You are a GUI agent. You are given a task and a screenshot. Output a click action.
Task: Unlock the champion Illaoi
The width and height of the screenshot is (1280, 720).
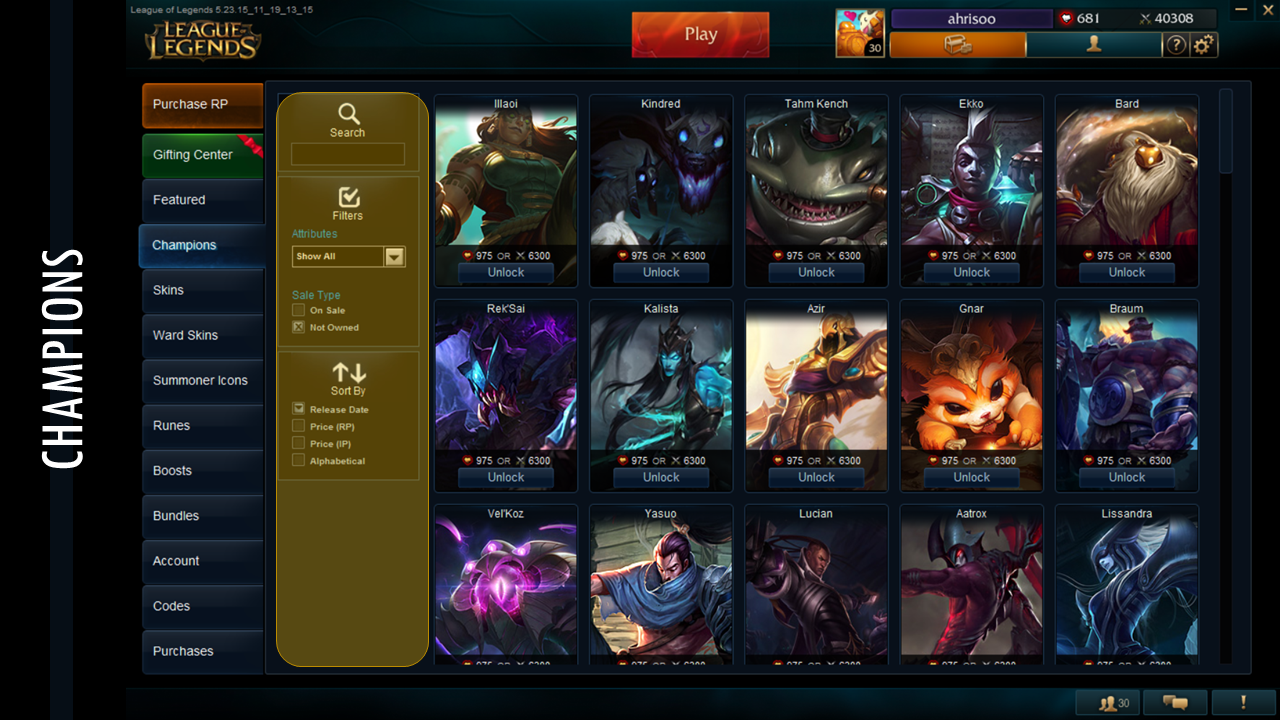[x=505, y=272]
